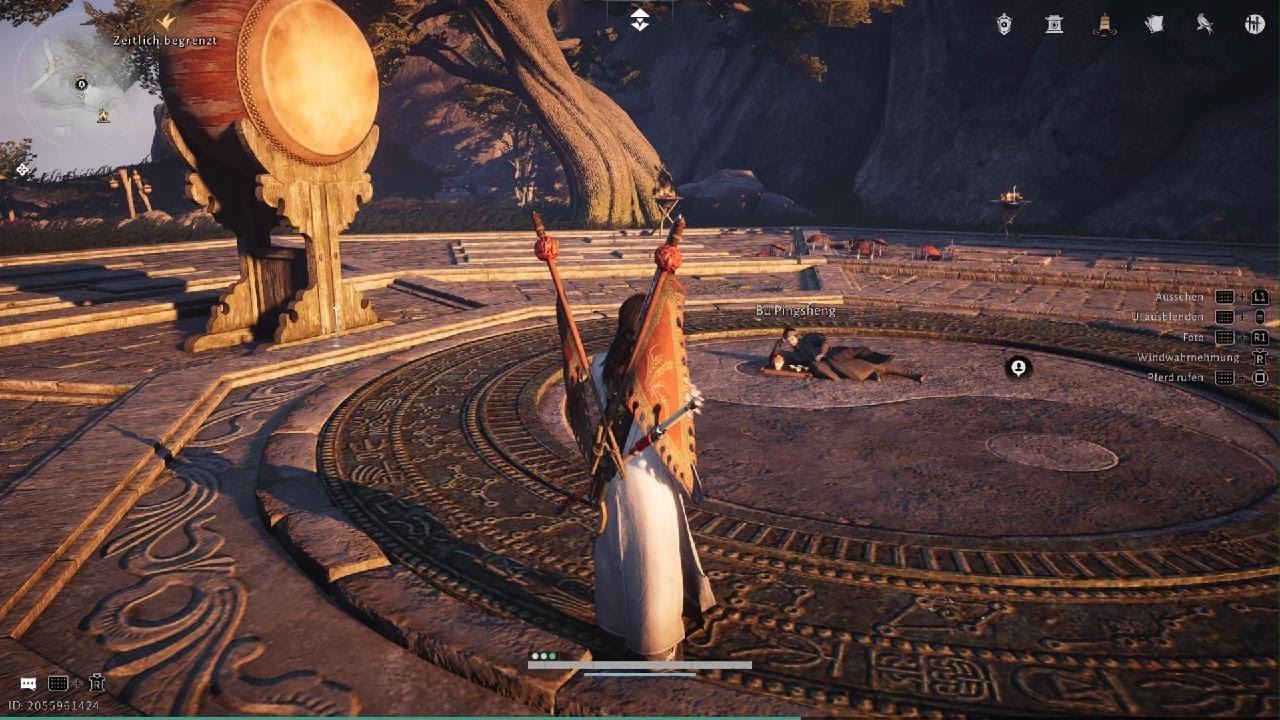The image size is (1280, 720).
Task: Click the diamond-shaped icon below the minimap
Action: pos(22,170)
